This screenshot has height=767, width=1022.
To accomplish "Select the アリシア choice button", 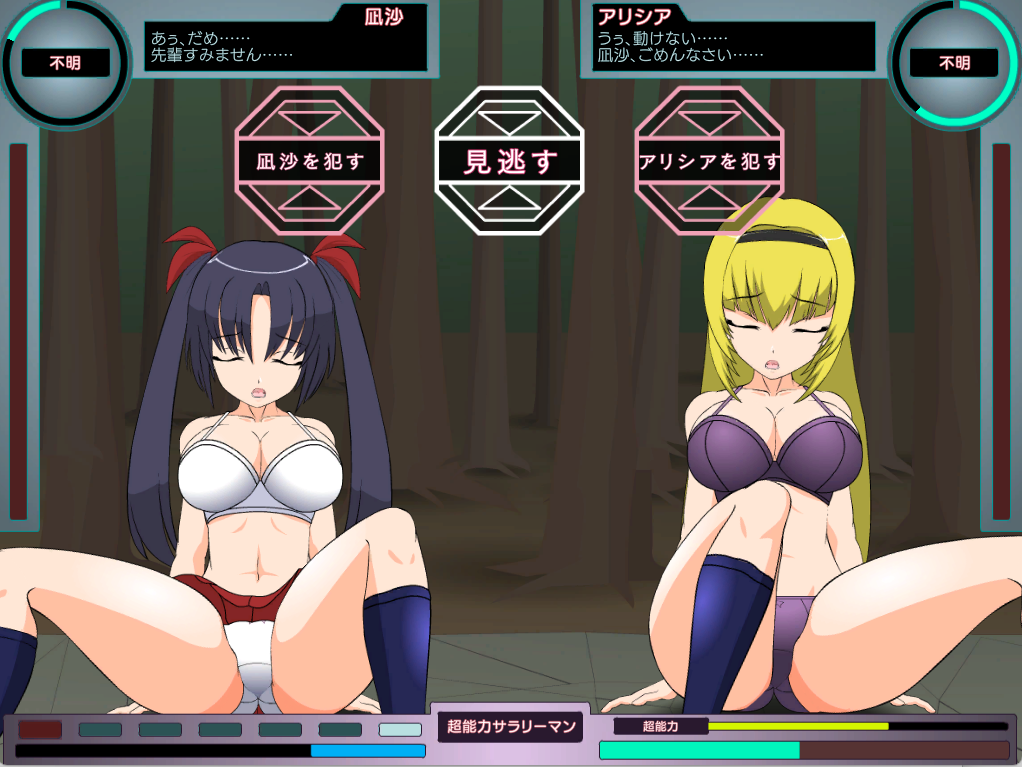I will click(709, 161).
